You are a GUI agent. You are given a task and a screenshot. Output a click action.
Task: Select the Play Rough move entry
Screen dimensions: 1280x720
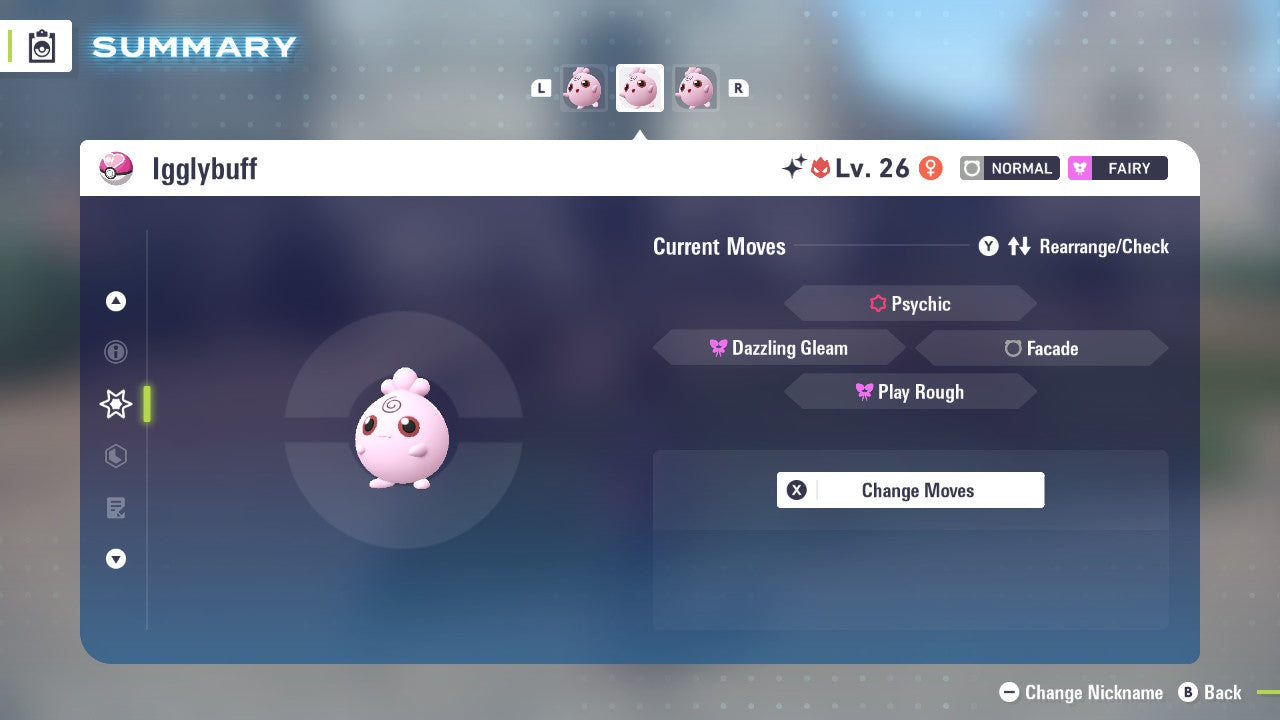(910, 391)
